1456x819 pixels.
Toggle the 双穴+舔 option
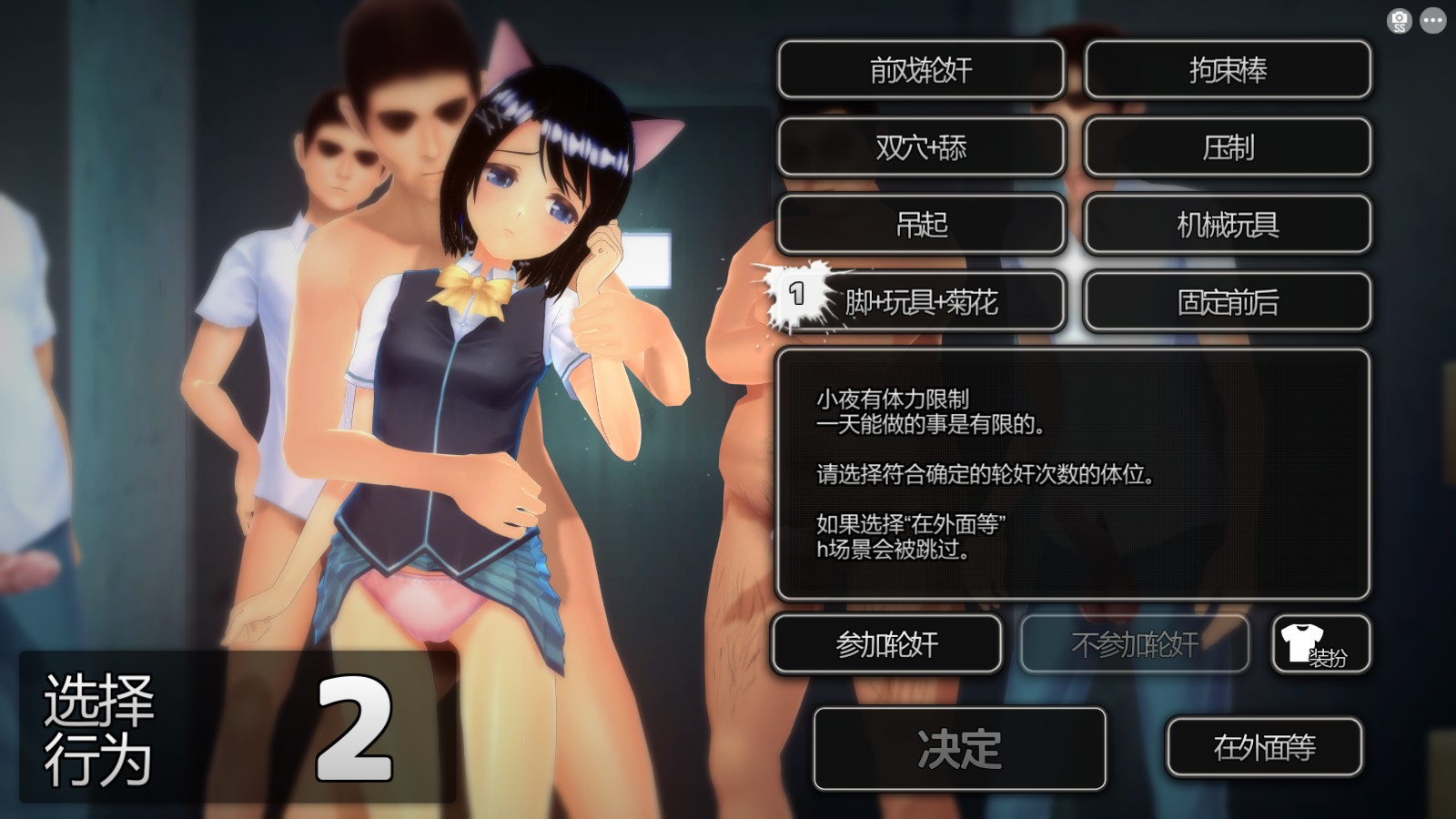(x=921, y=148)
